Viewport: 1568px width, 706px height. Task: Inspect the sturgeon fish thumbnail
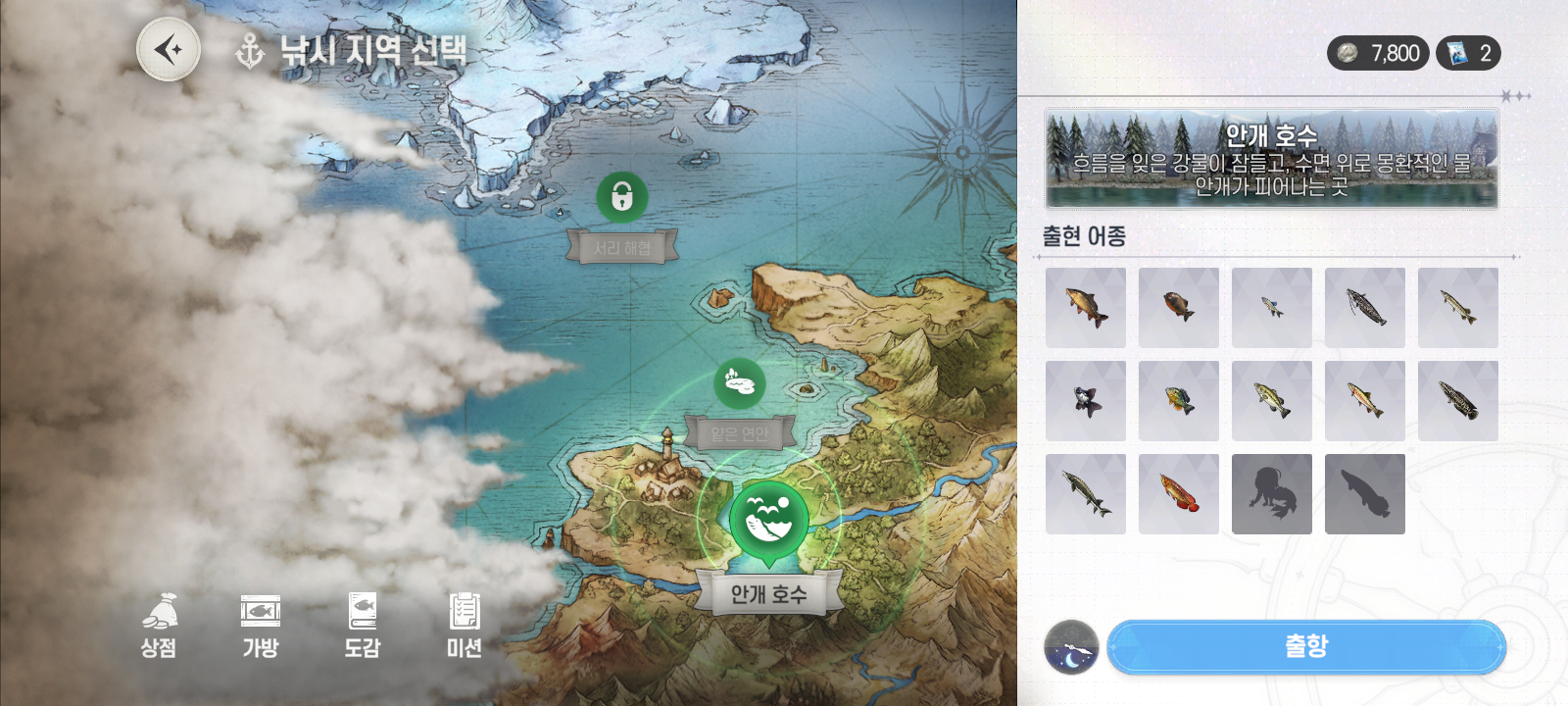[1086, 494]
